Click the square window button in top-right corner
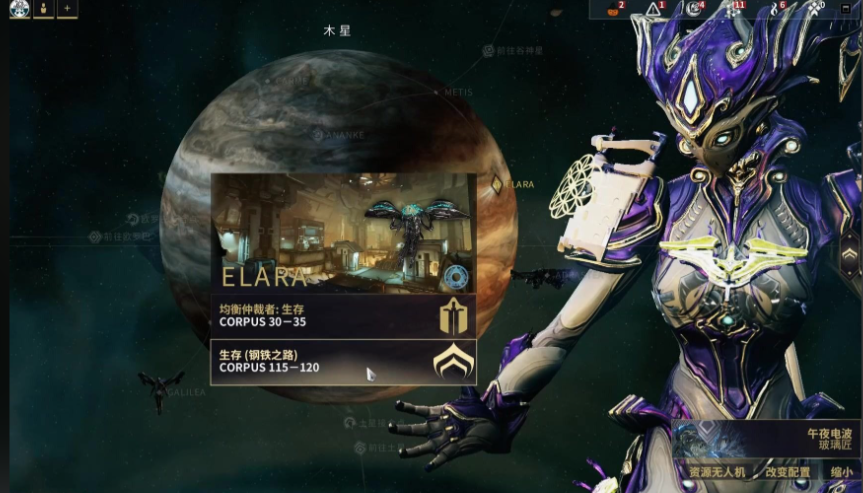Image resolution: width=863 pixels, height=493 pixels. click(x=846, y=8)
